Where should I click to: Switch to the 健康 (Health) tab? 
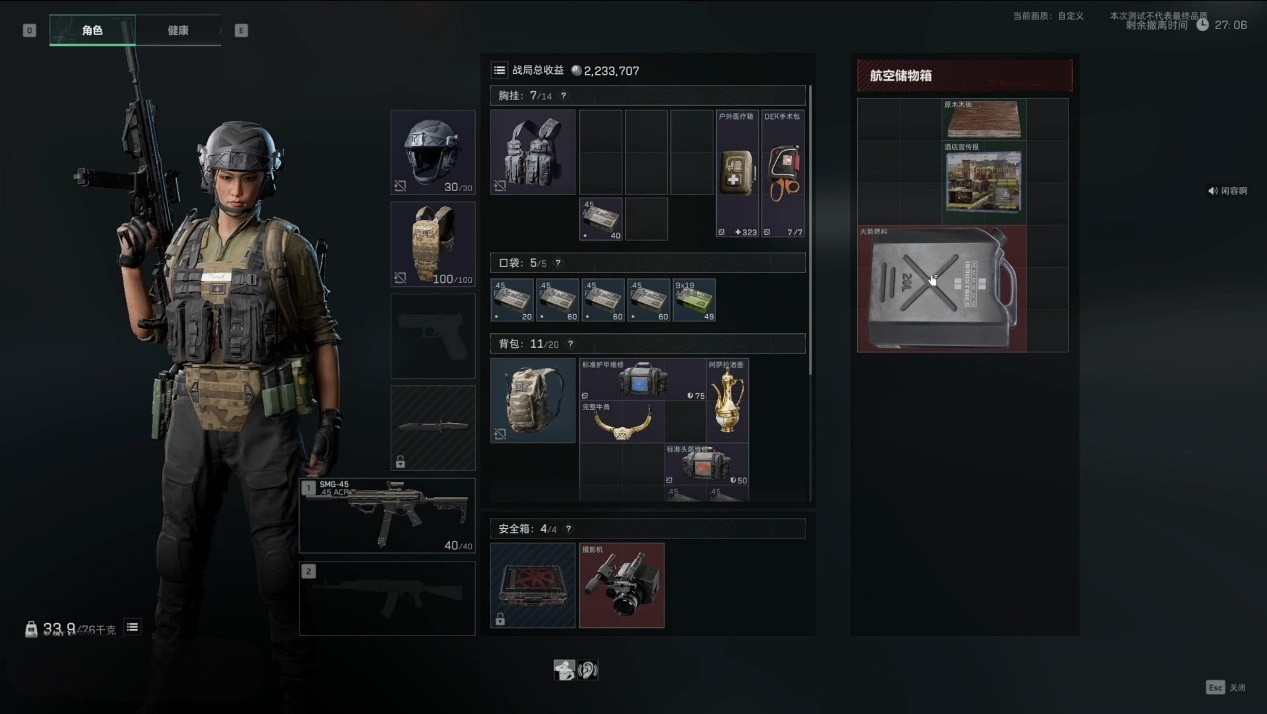coord(178,31)
